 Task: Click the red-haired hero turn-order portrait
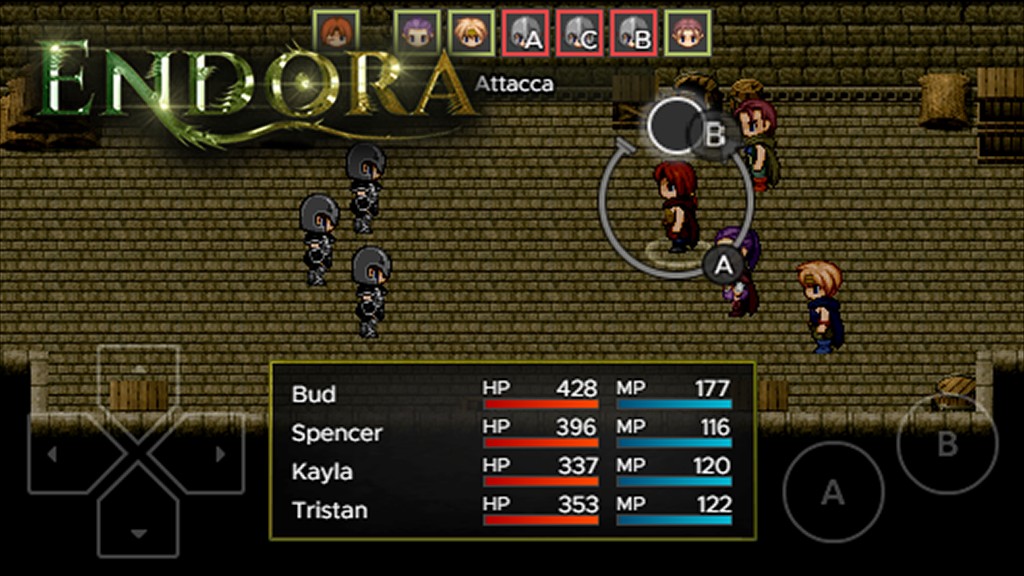pyautogui.click(x=335, y=32)
